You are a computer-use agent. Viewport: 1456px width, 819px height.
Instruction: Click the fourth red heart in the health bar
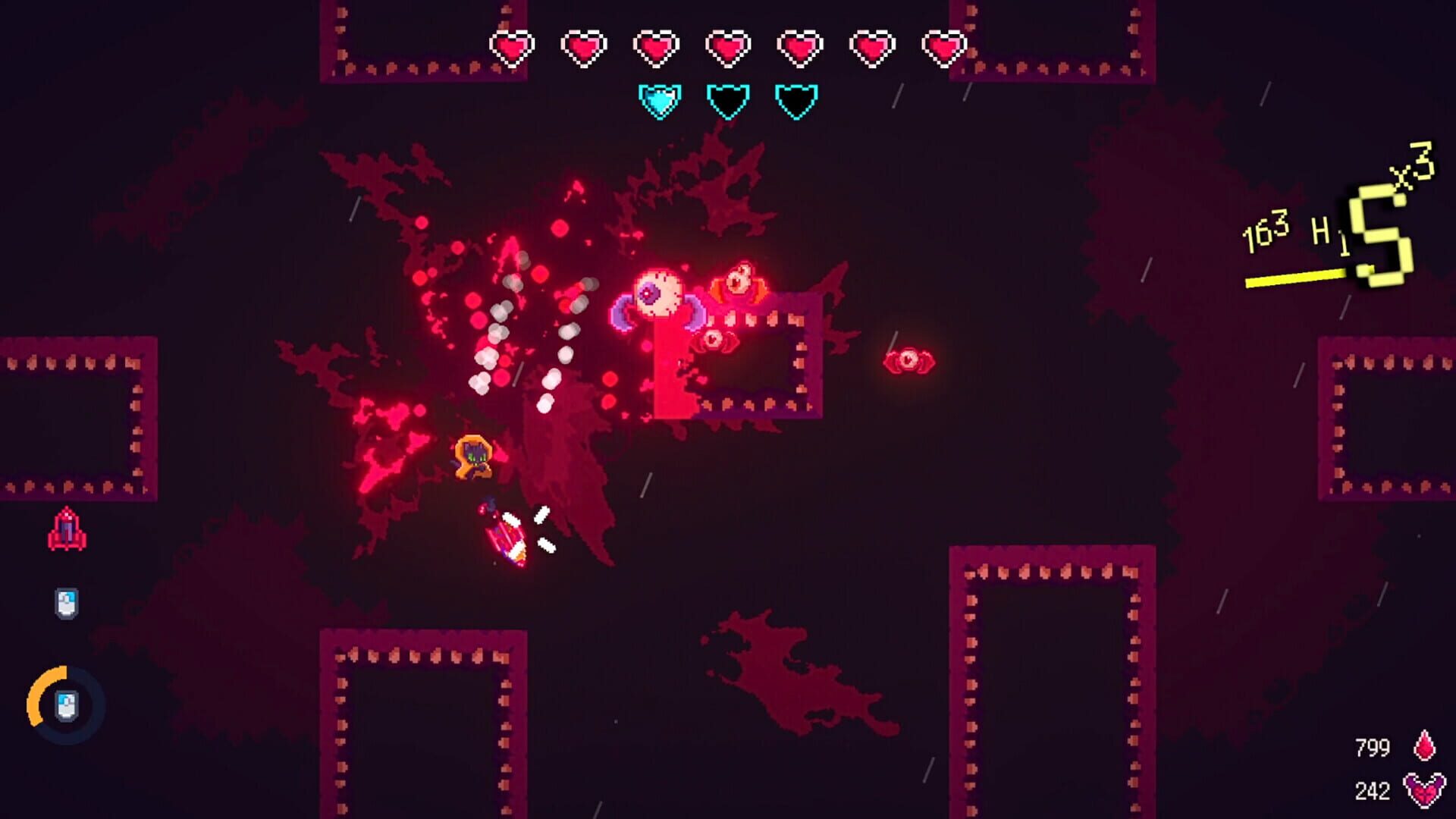(727, 47)
